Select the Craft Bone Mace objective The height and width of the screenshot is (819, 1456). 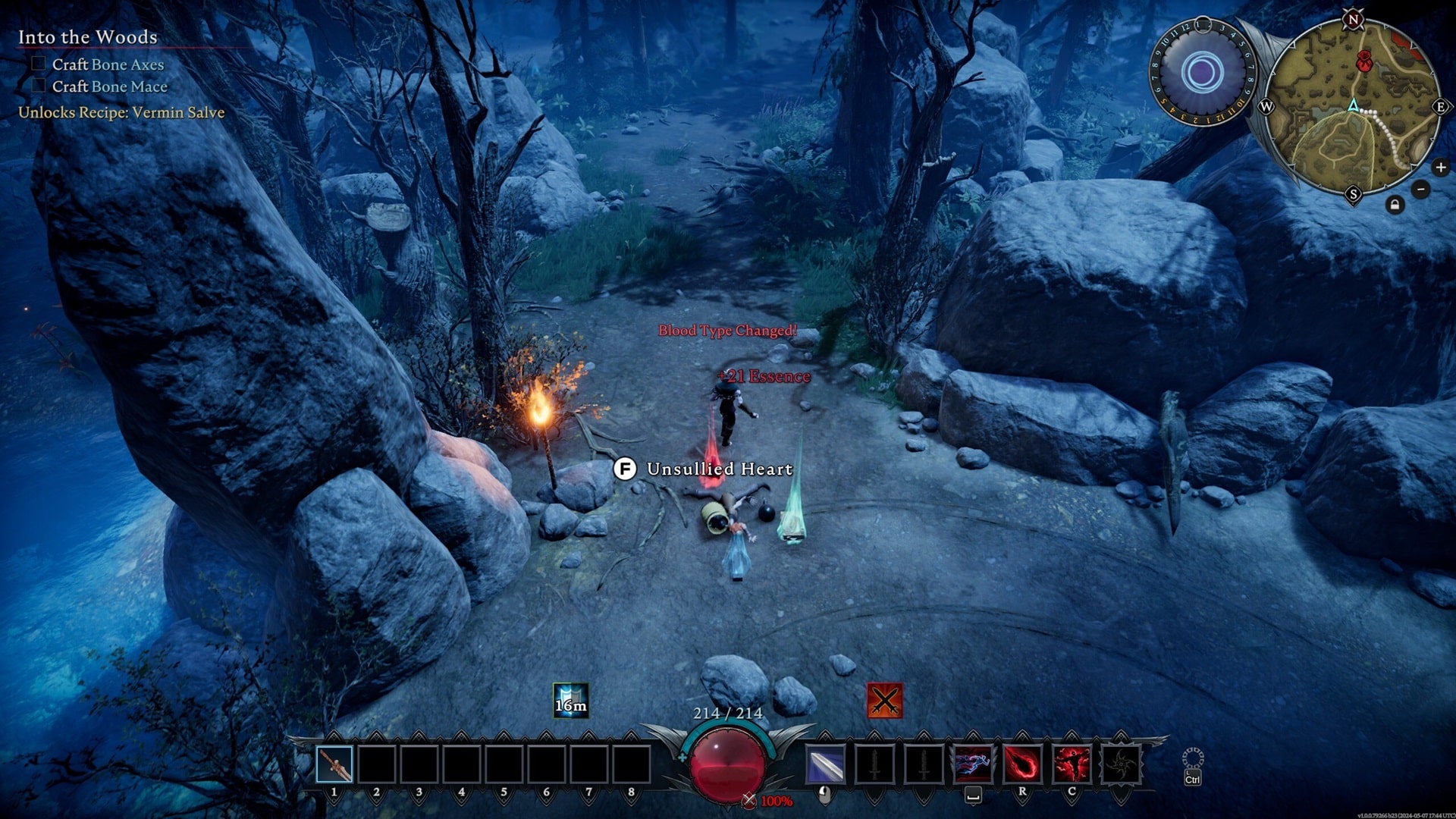pos(109,86)
